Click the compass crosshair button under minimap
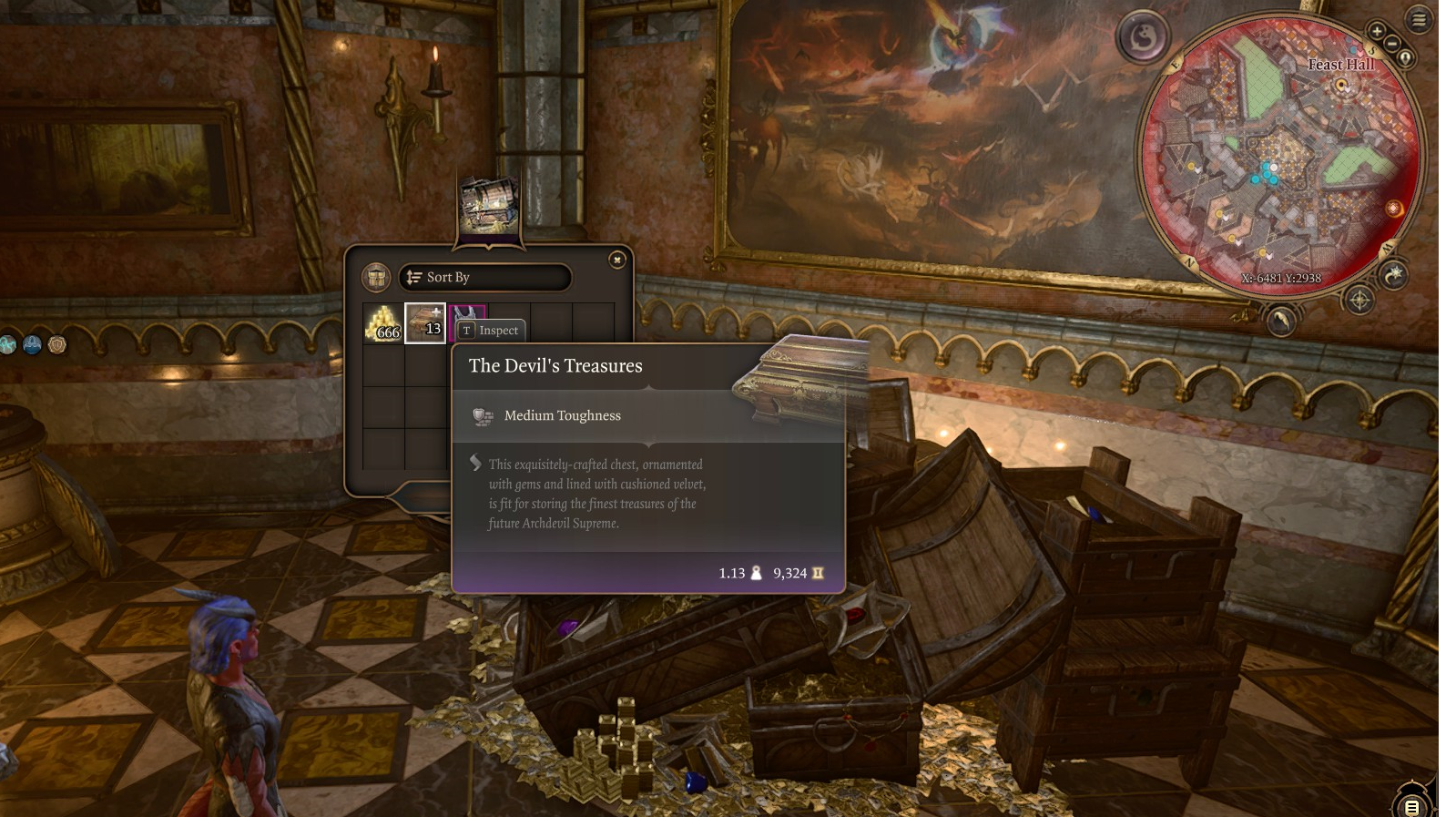The image size is (1456, 817). 1359,300
